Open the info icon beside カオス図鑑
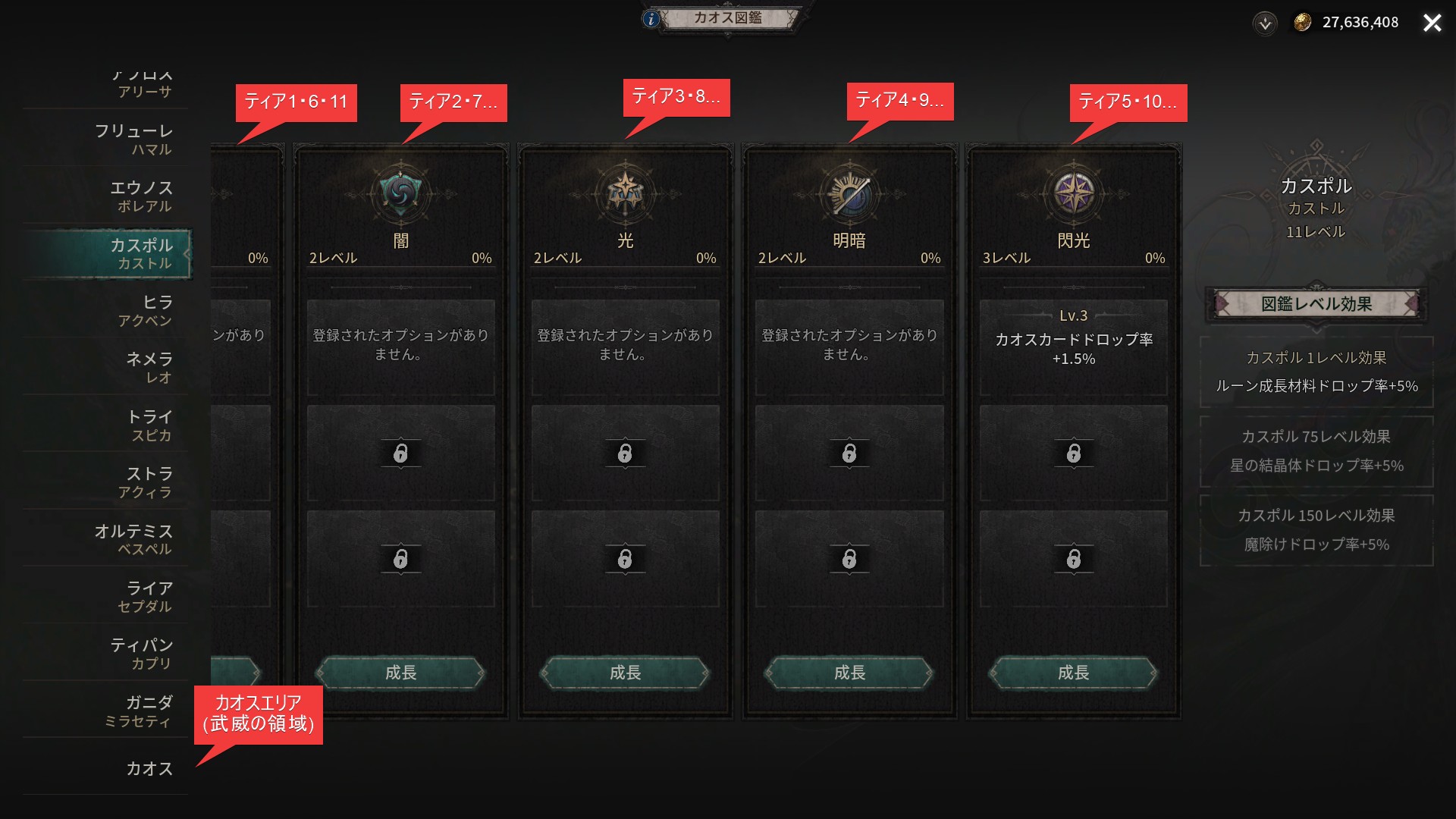Viewport: 1456px width, 819px height. 651,19
